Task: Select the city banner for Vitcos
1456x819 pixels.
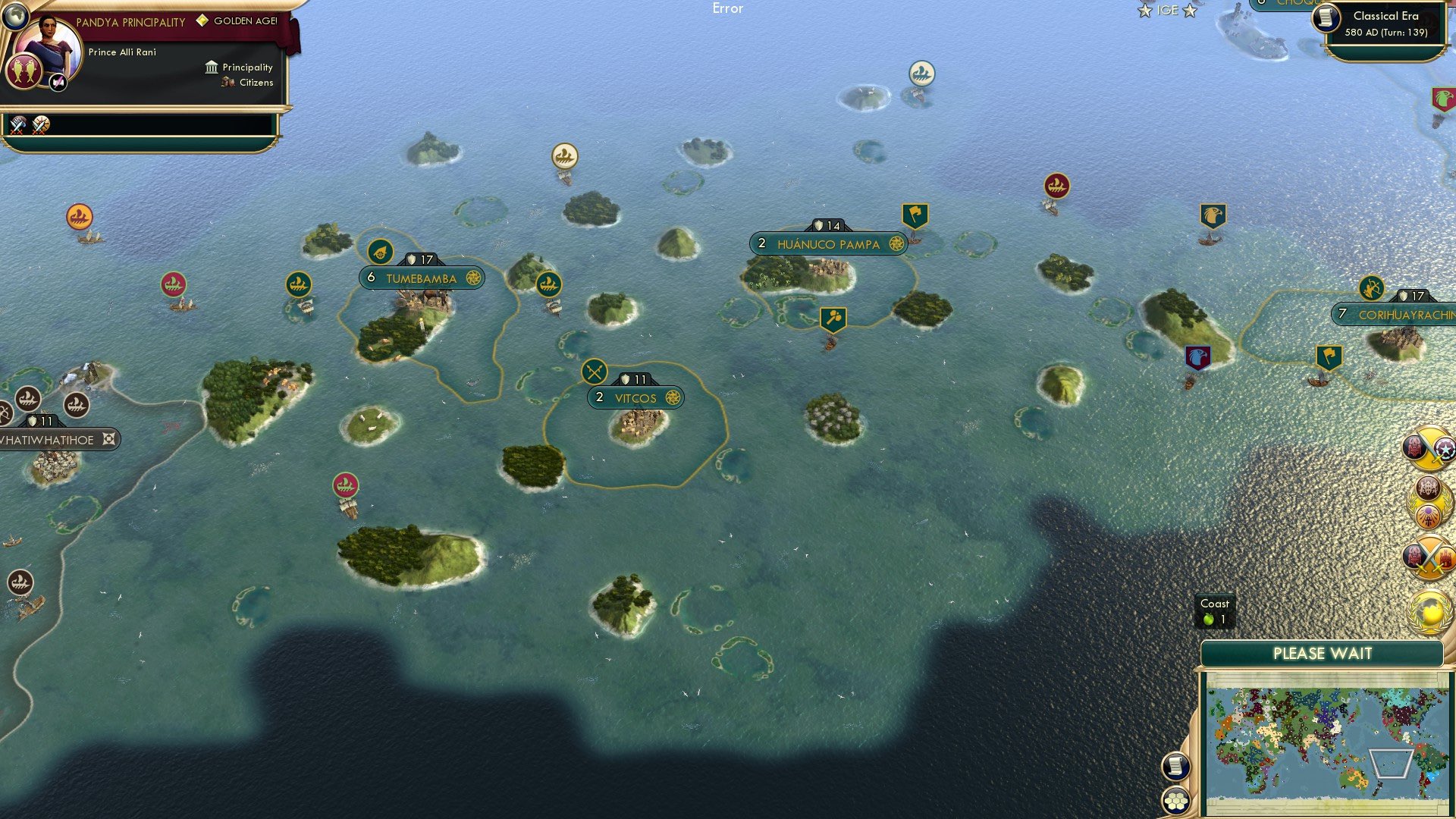Action: [634, 397]
